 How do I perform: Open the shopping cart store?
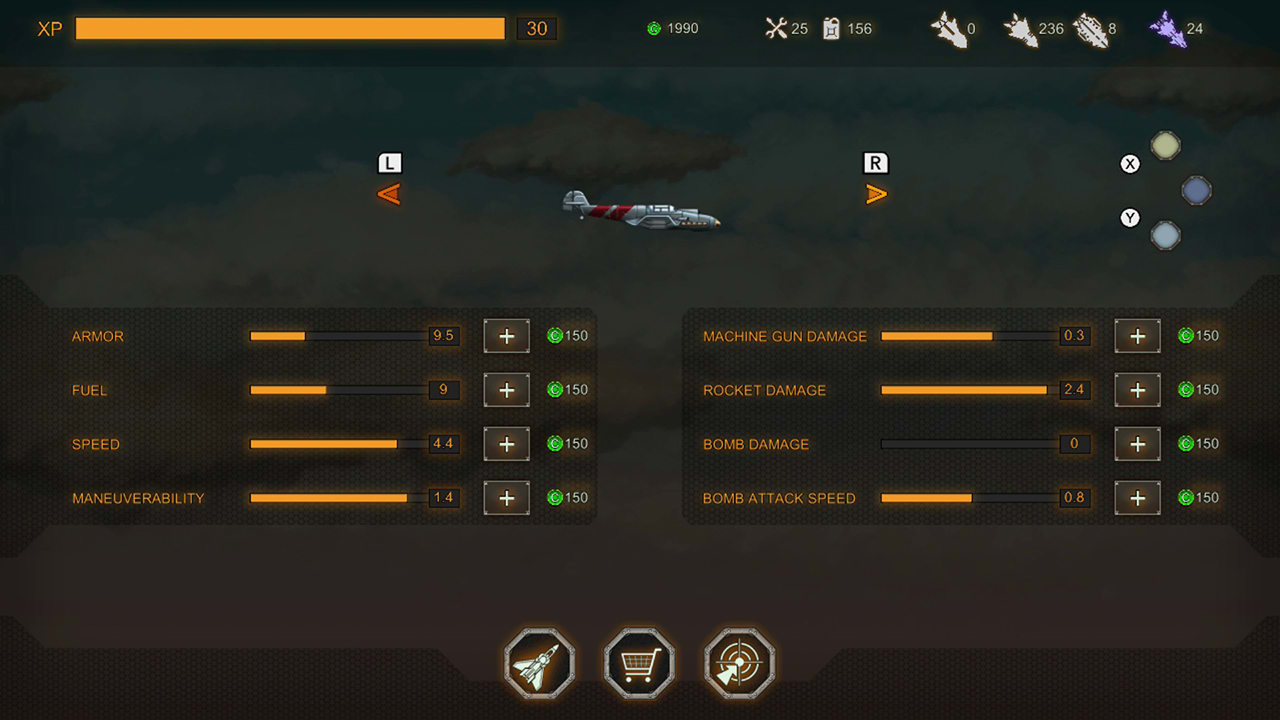(638, 662)
